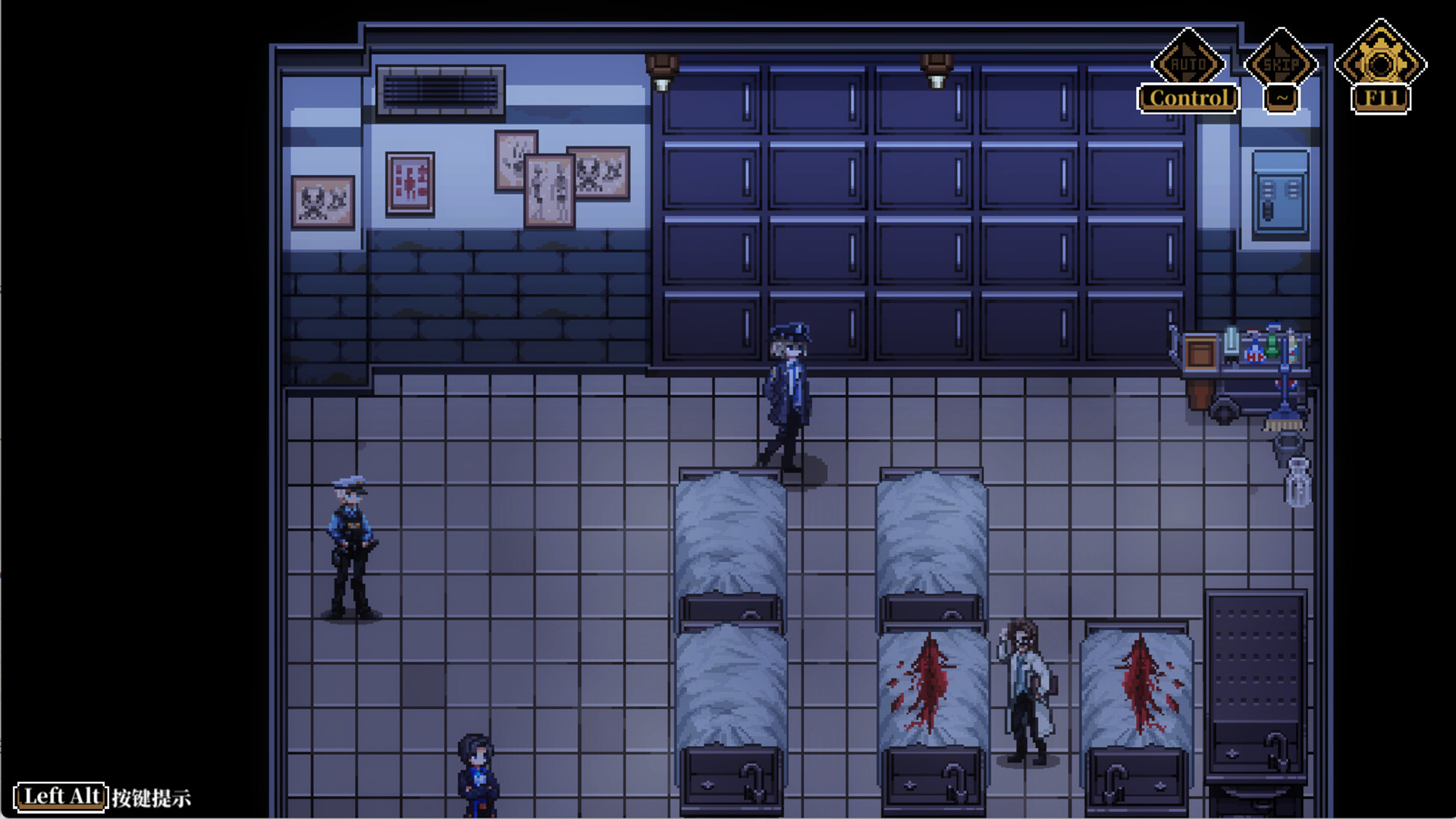Viewport: 1456px width, 819px height.
Task: Toggle auto-play with the AUTO diamond icon
Action: coord(1188,64)
